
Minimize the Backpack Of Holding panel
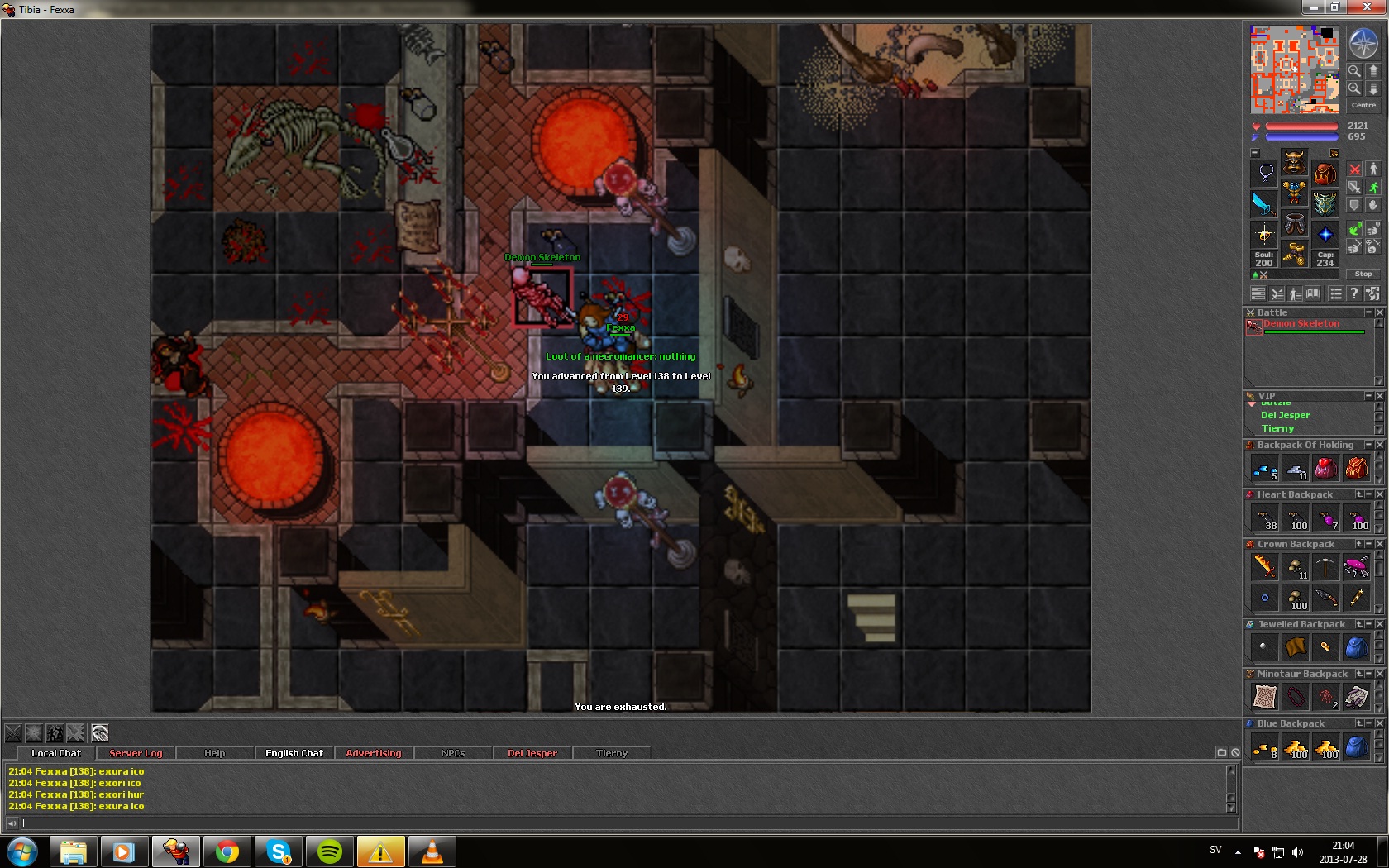pos(1368,445)
